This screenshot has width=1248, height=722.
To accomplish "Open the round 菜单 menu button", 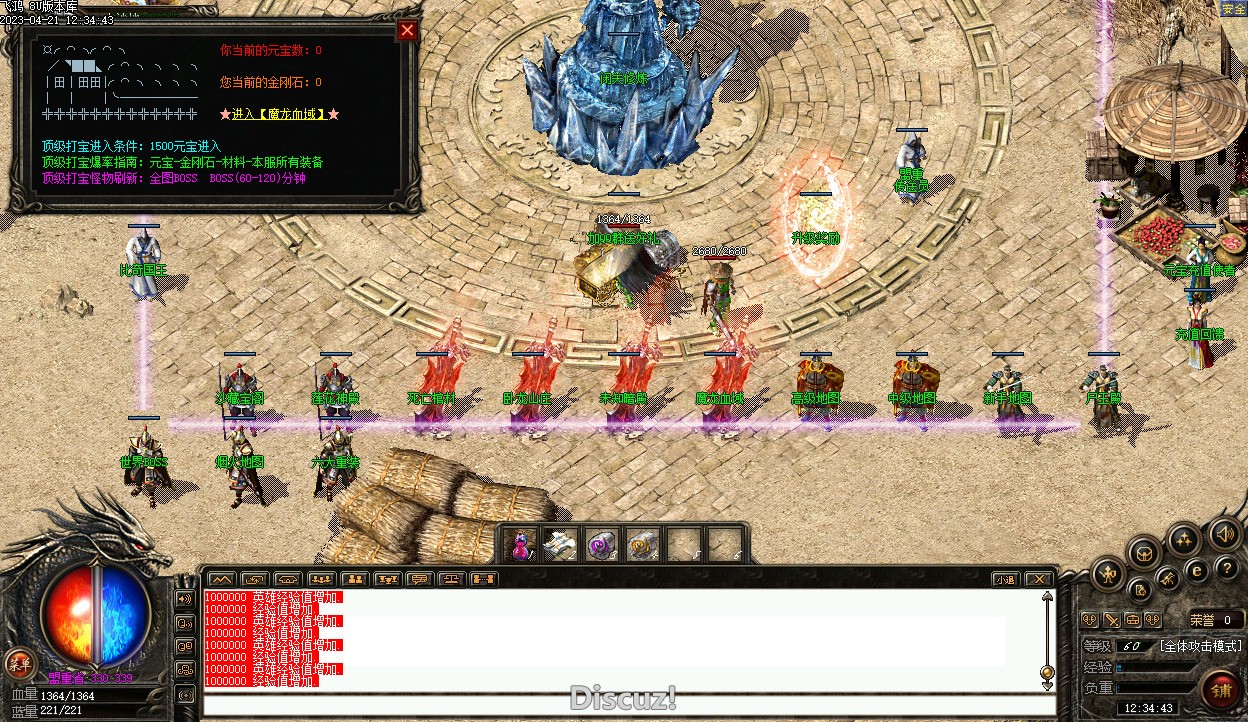I will [x=19, y=662].
